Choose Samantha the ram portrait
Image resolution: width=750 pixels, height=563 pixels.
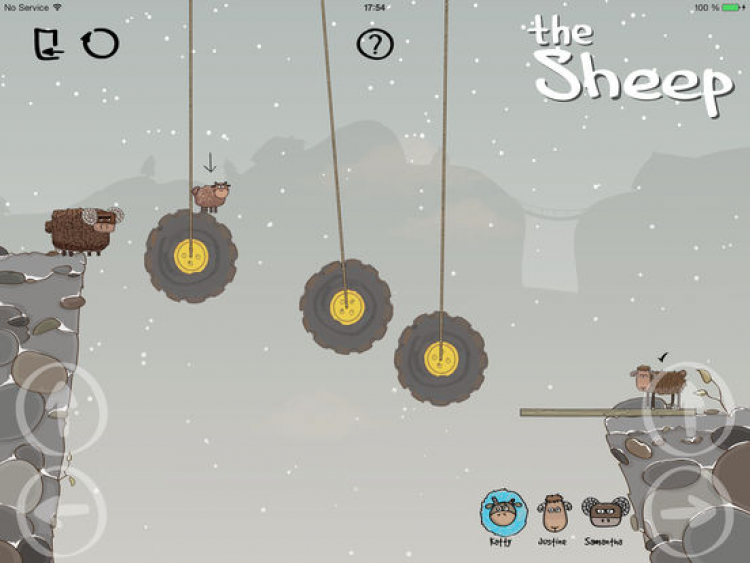tap(604, 513)
